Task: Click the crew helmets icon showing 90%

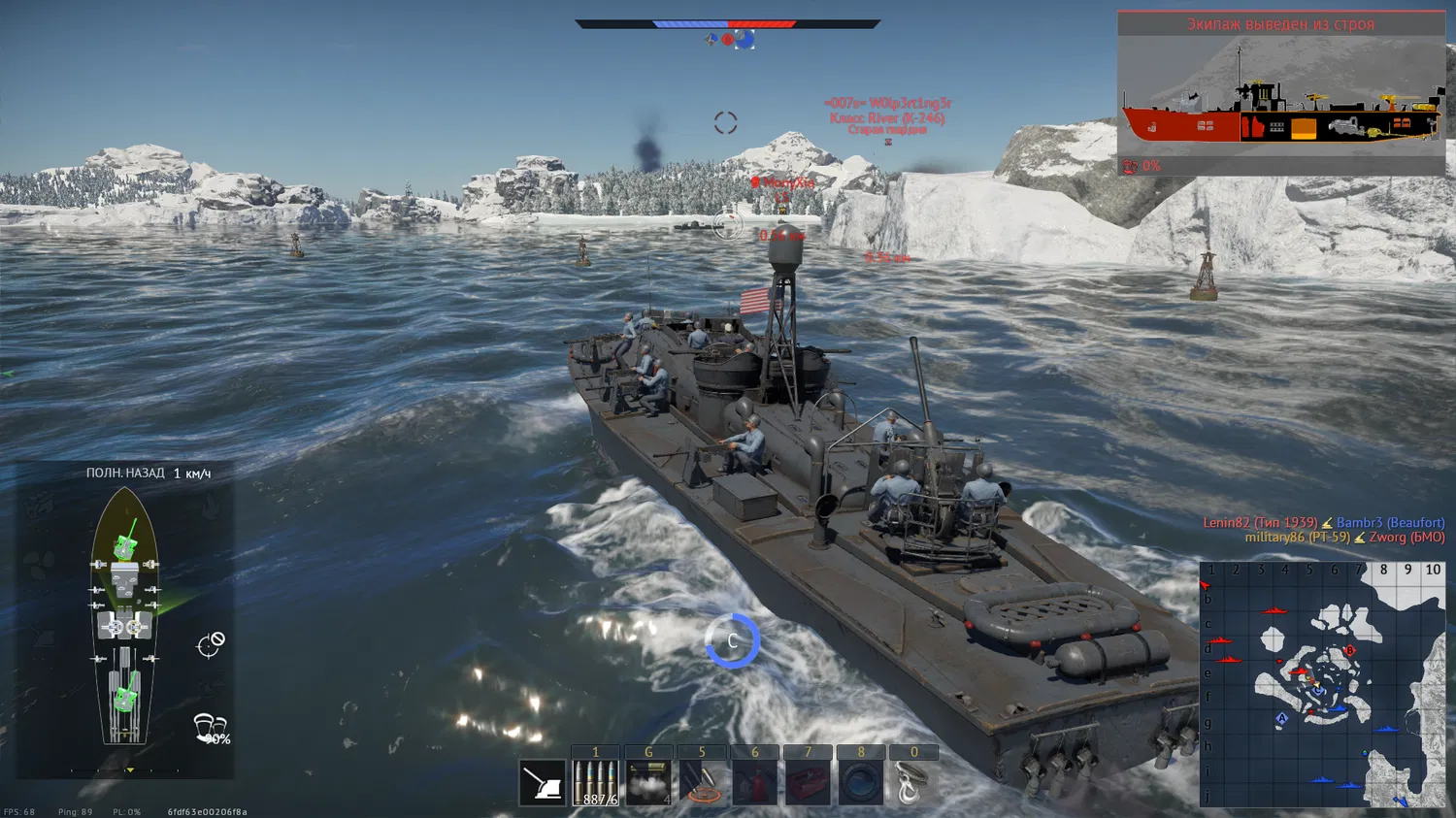Action: (211, 728)
